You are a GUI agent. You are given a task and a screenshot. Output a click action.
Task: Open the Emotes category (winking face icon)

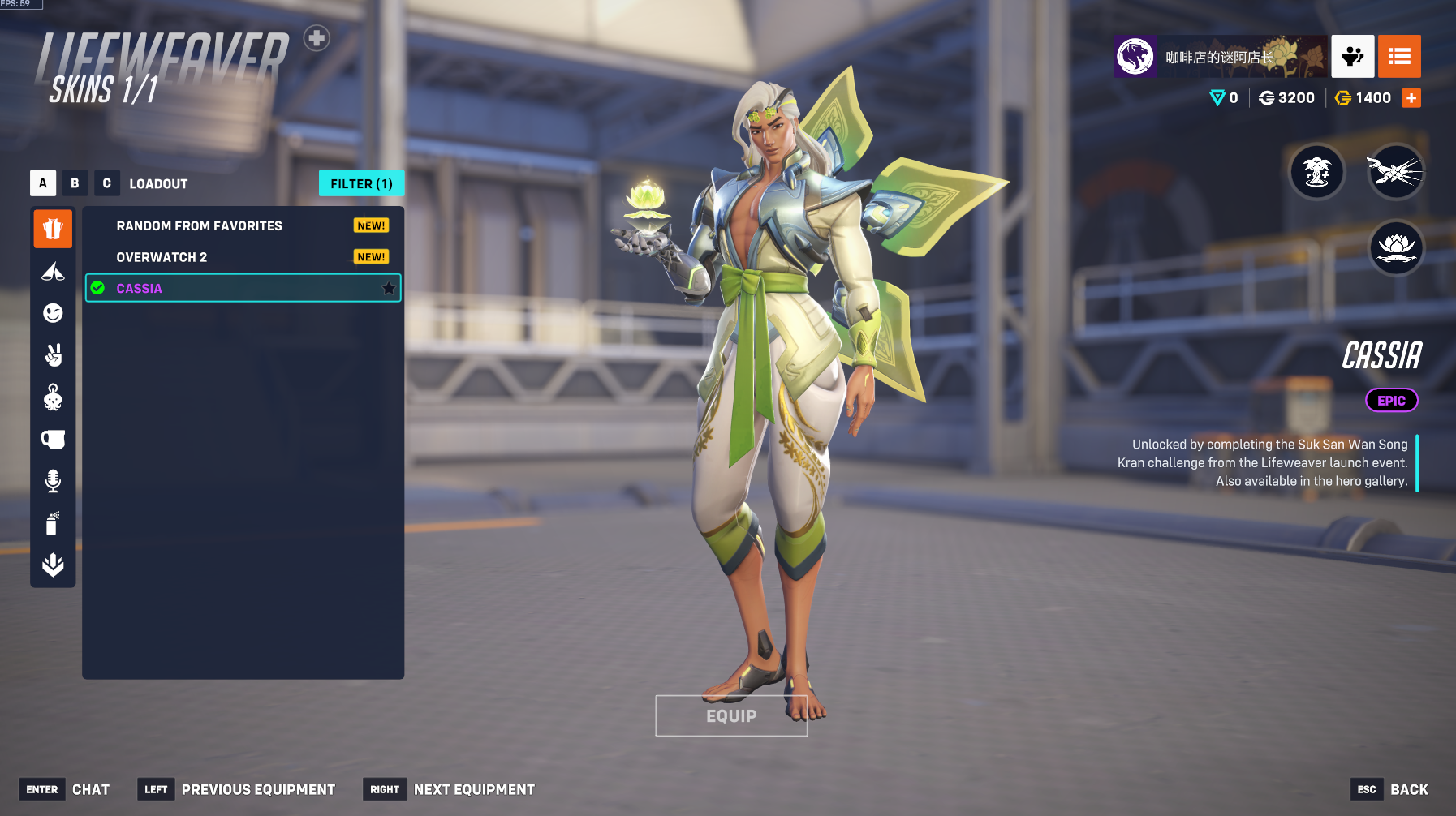53,313
